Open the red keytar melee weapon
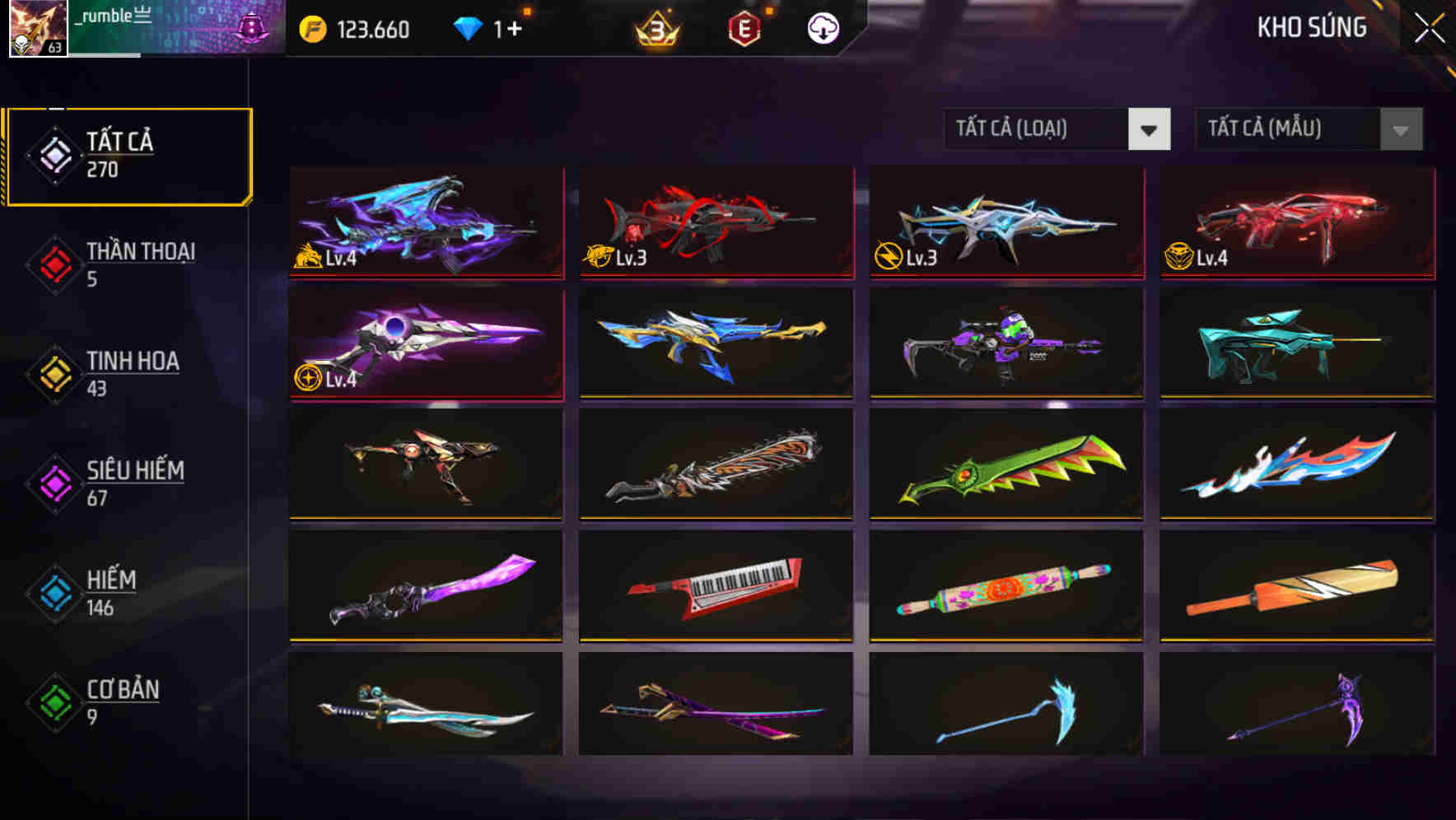 click(x=716, y=586)
